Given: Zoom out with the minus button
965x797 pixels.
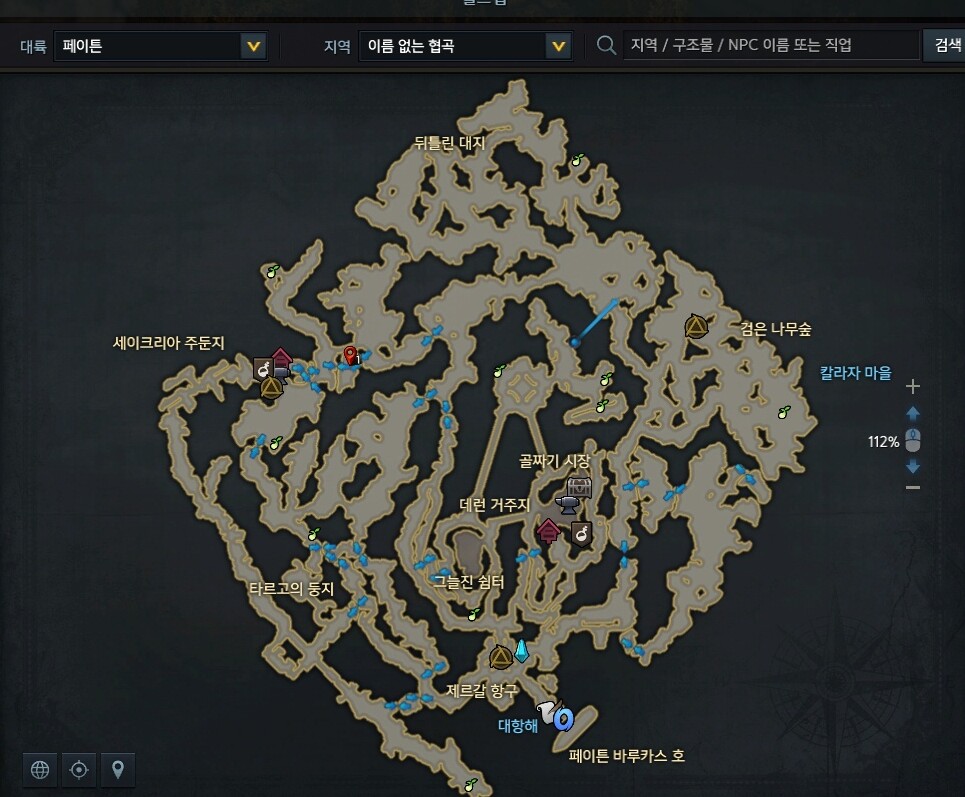Looking at the screenshot, I should 912,487.
